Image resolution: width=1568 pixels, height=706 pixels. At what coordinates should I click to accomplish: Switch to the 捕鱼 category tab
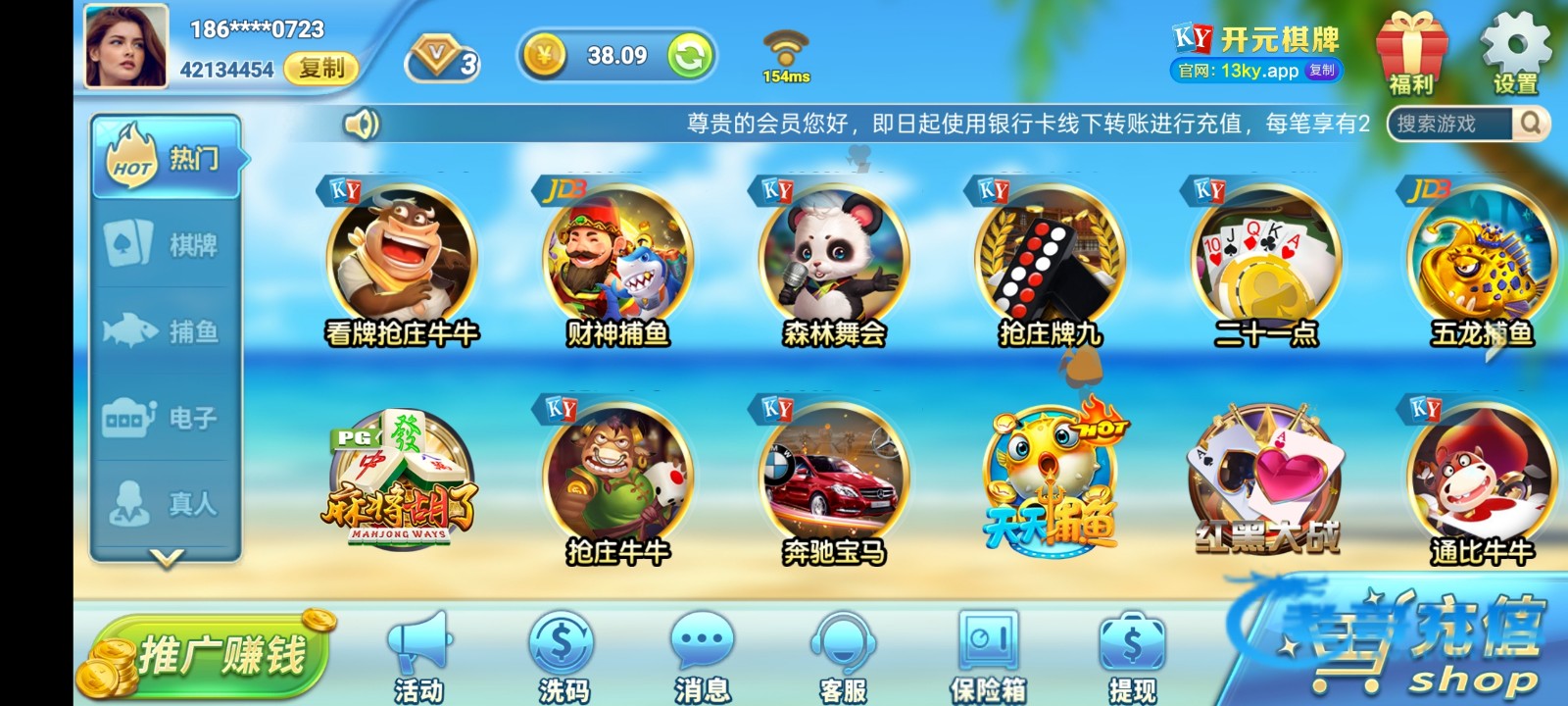coord(167,331)
